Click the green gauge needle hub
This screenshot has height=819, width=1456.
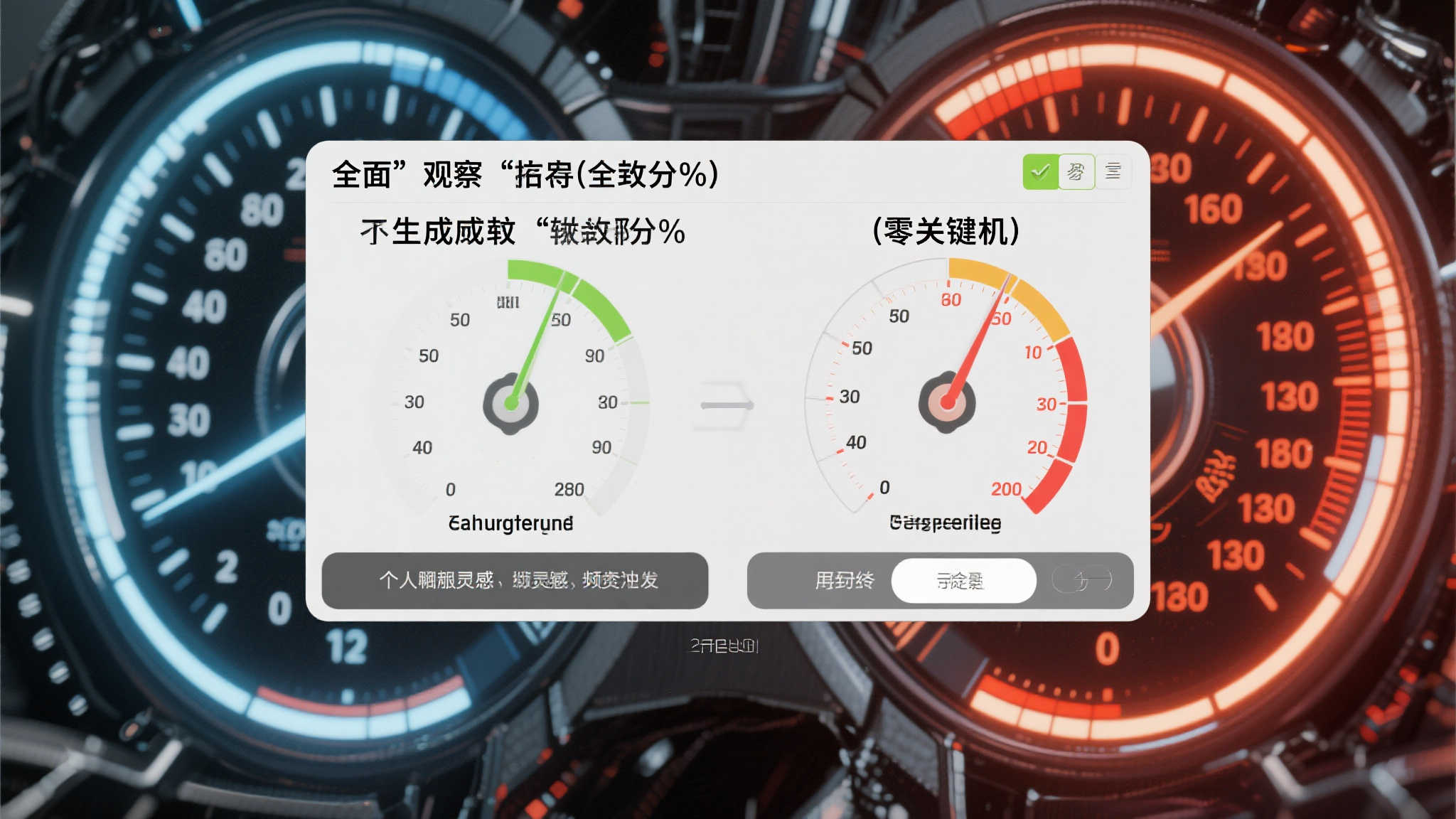(x=512, y=403)
